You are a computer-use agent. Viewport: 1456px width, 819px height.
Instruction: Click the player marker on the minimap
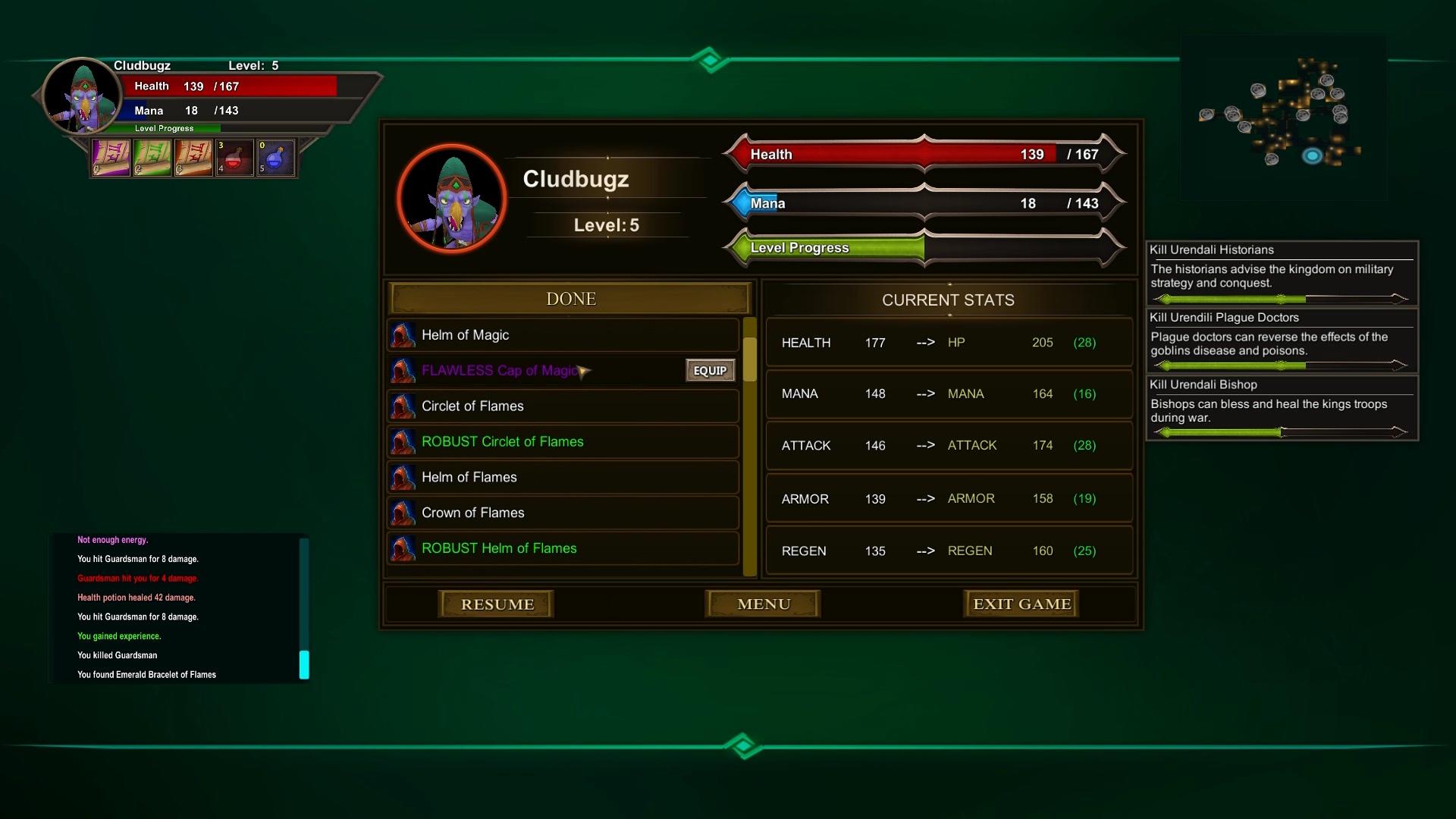click(1311, 156)
